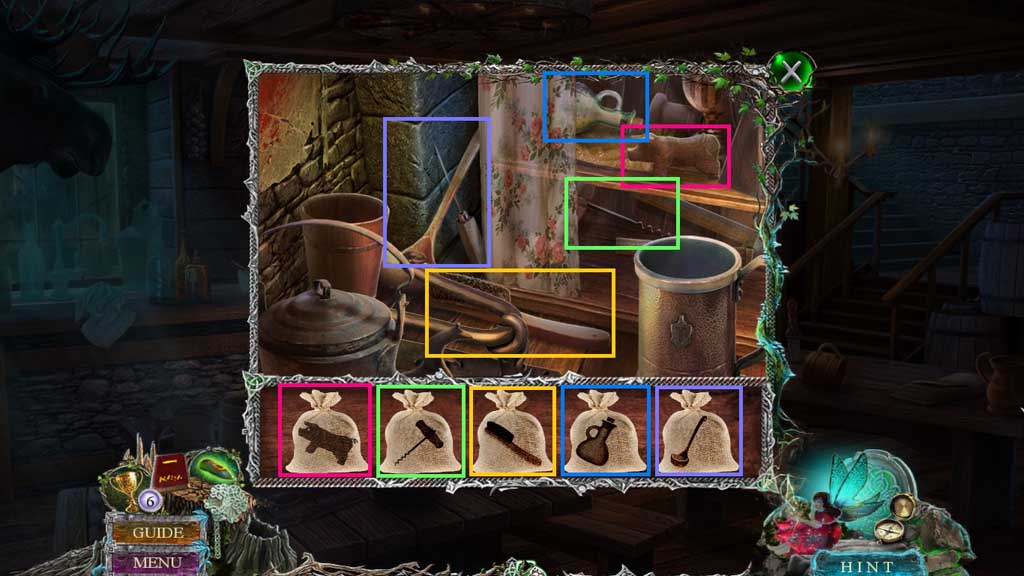Screen dimensions: 1024x576
Task: Pick the sack with the jug silhouette
Action: click(606, 430)
